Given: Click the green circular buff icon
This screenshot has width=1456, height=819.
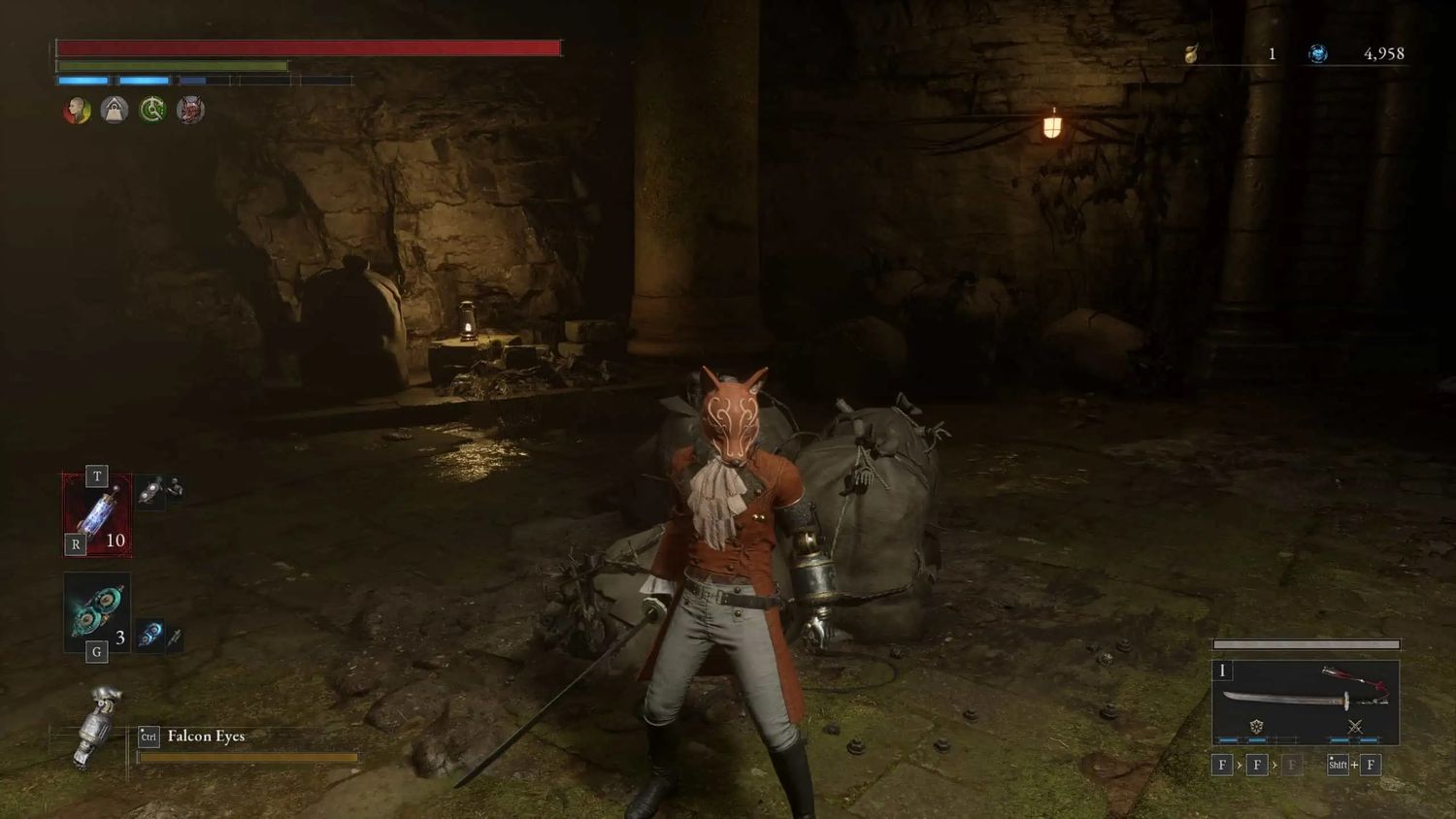Looking at the screenshot, I should 152,110.
